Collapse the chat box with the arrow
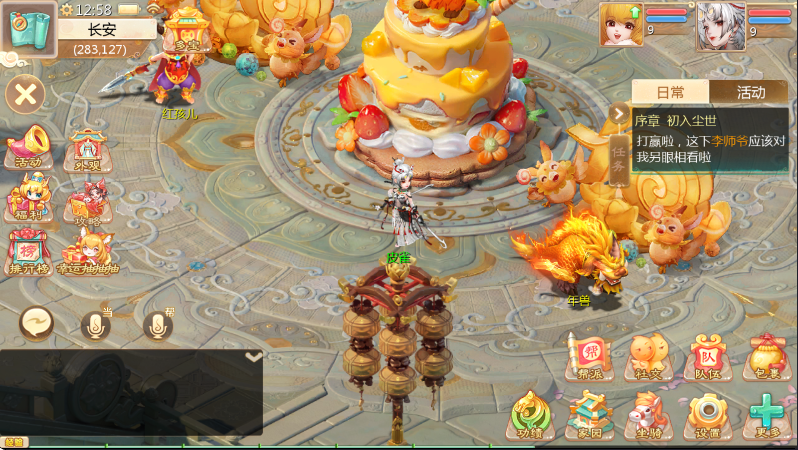This screenshot has width=798, height=450. (x=254, y=357)
